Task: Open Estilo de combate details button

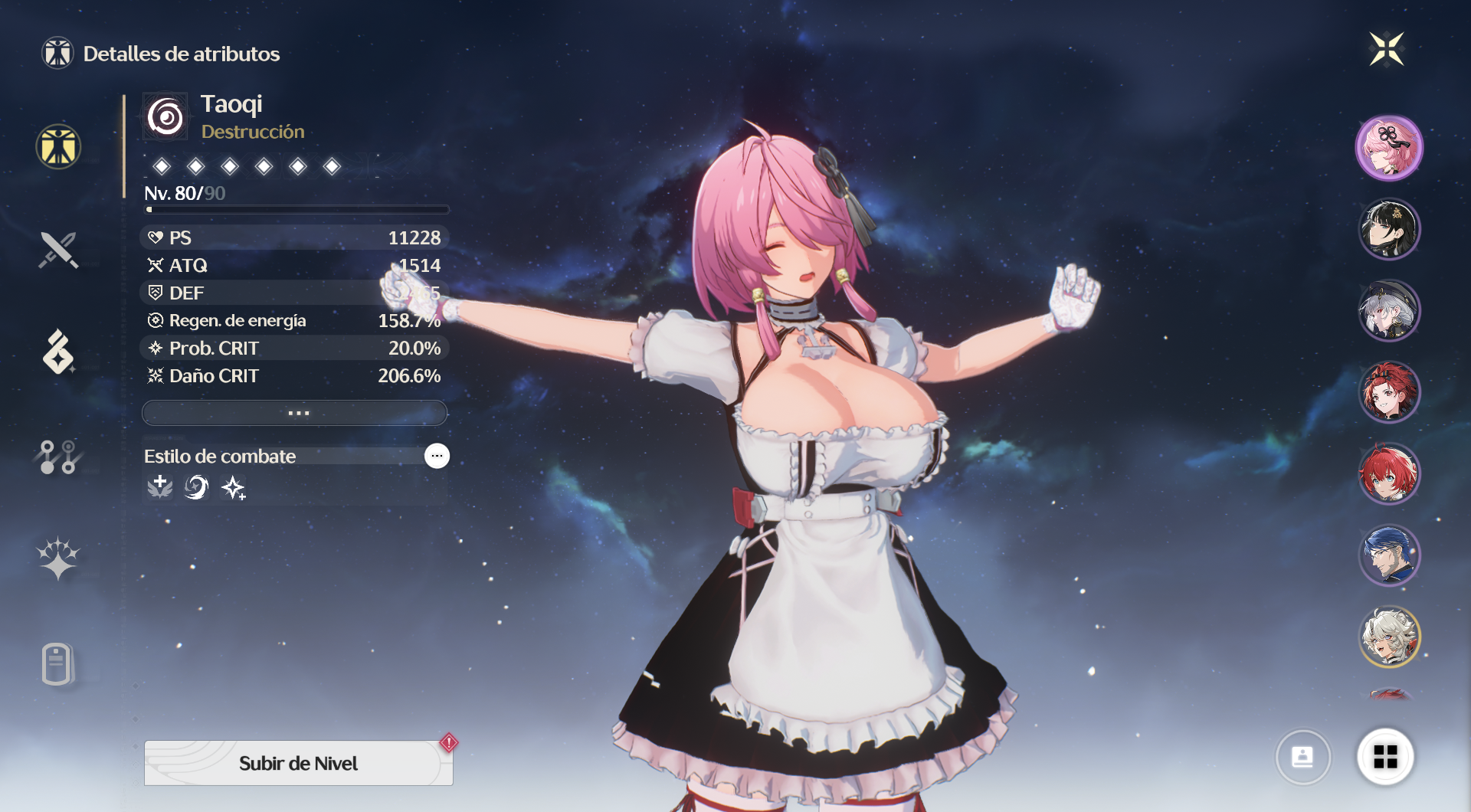Action: 437,456
